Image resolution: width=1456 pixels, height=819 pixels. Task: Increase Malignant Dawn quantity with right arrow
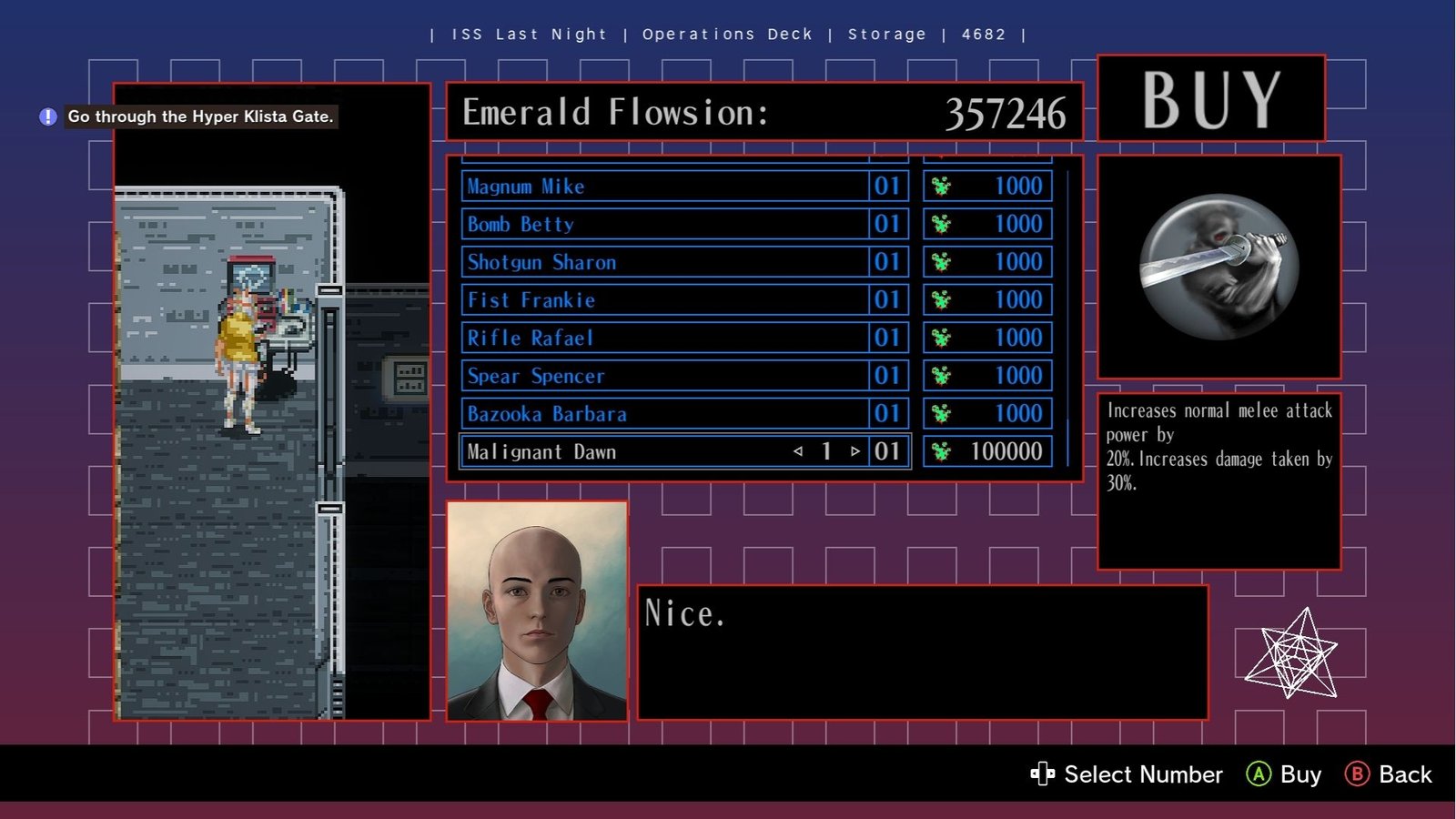(855, 451)
